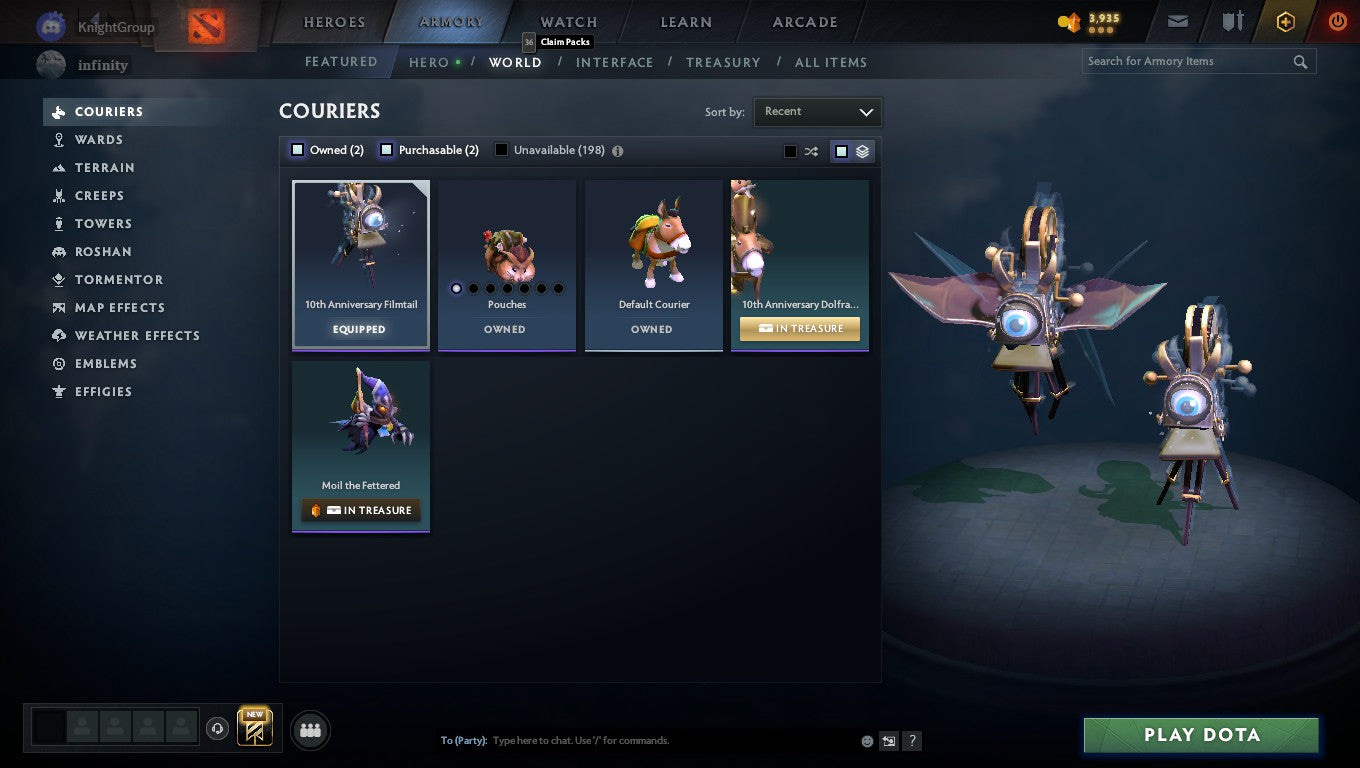Image resolution: width=1360 pixels, height=768 pixels.
Task: Open the Arcade menu
Action: coord(804,21)
